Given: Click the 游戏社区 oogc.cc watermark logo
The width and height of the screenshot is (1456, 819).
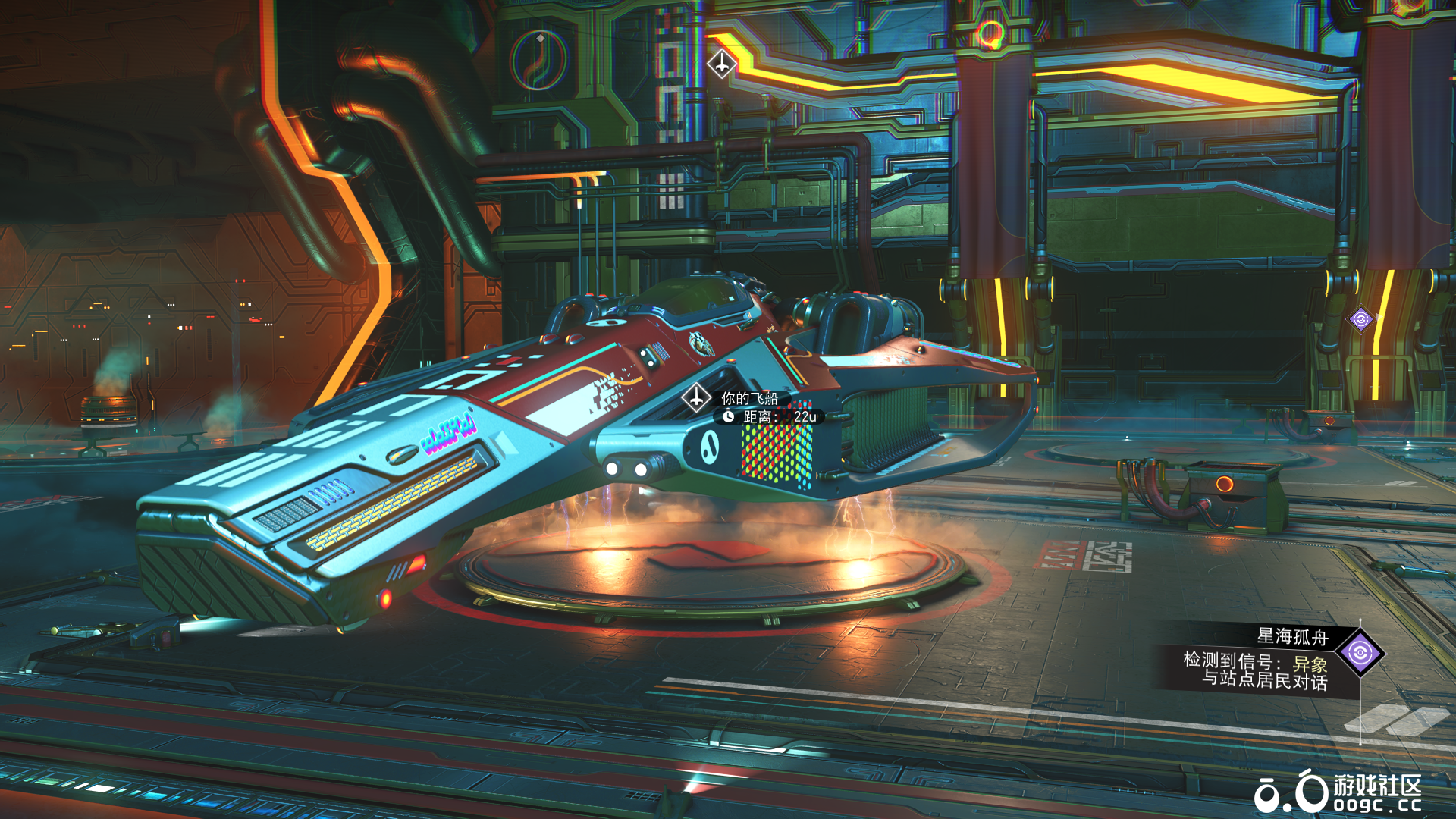Looking at the screenshot, I should [1338, 792].
